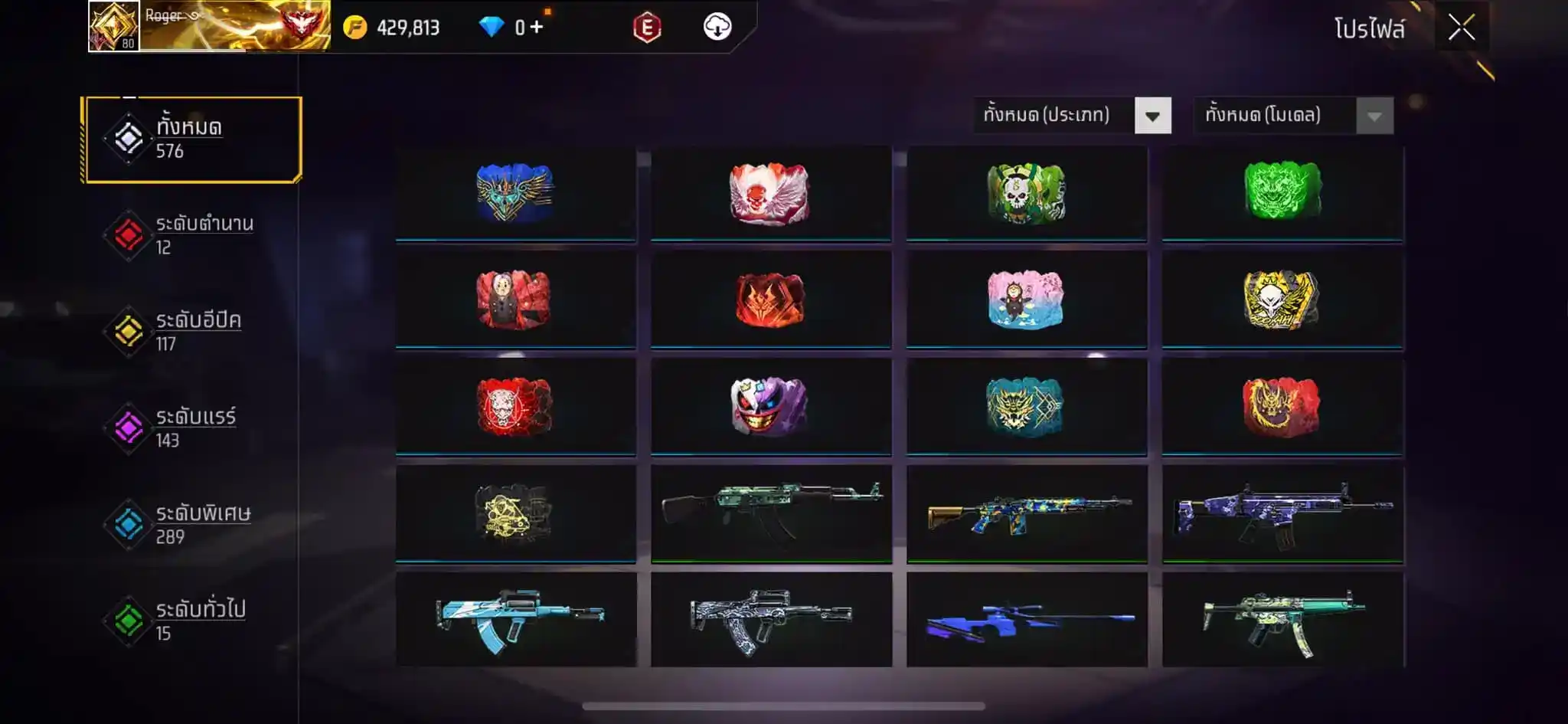The width and height of the screenshot is (1568, 724).
Task: Click the cloud download icon
Action: point(717,28)
